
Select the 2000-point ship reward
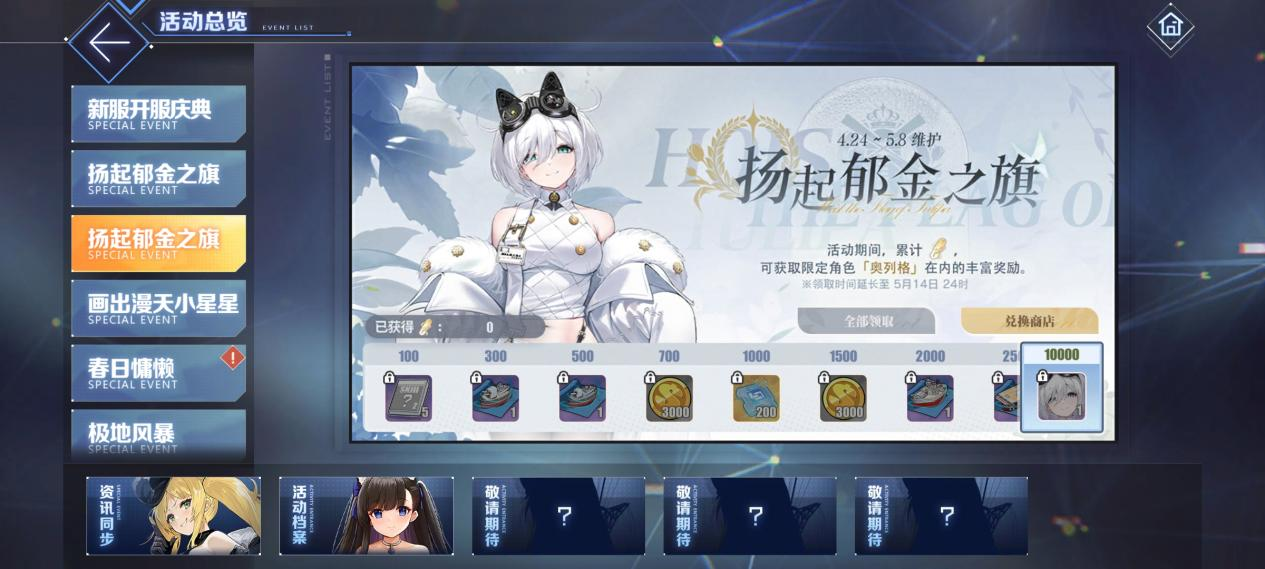tap(930, 397)
